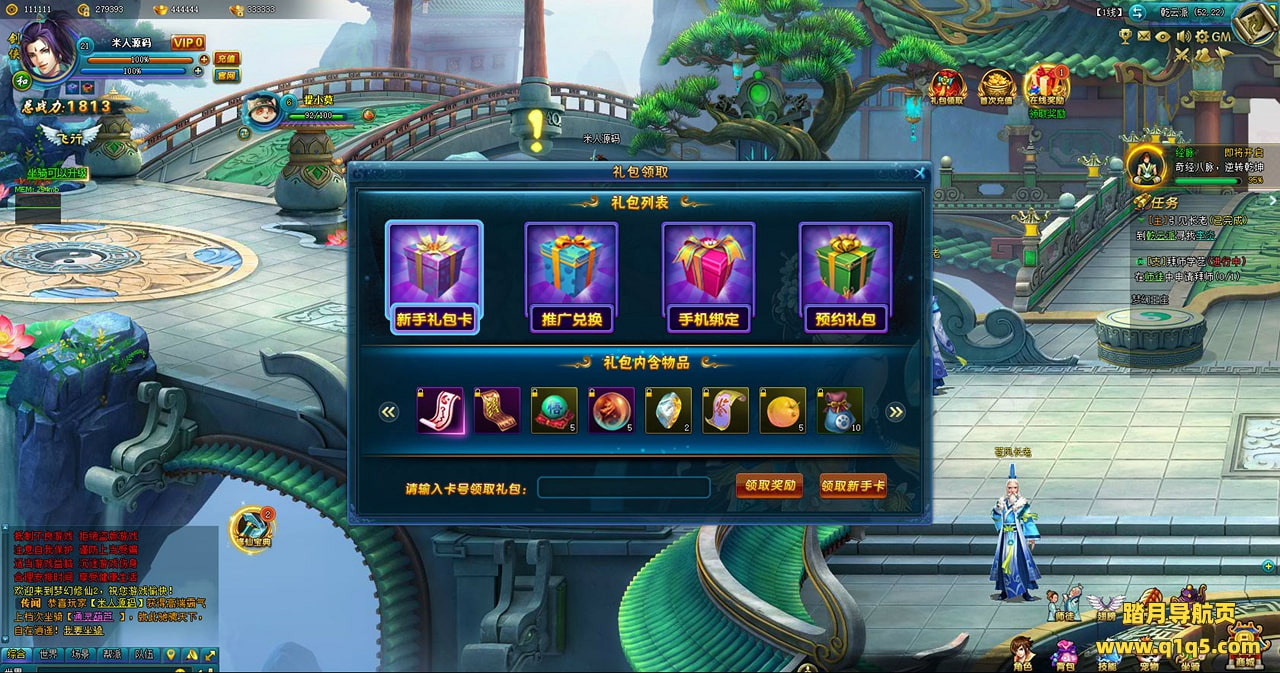The width and height of the screenshot is (1280, 673).
Task: Choose the 推广兑换 gift box
Action: tap(571, 277)
